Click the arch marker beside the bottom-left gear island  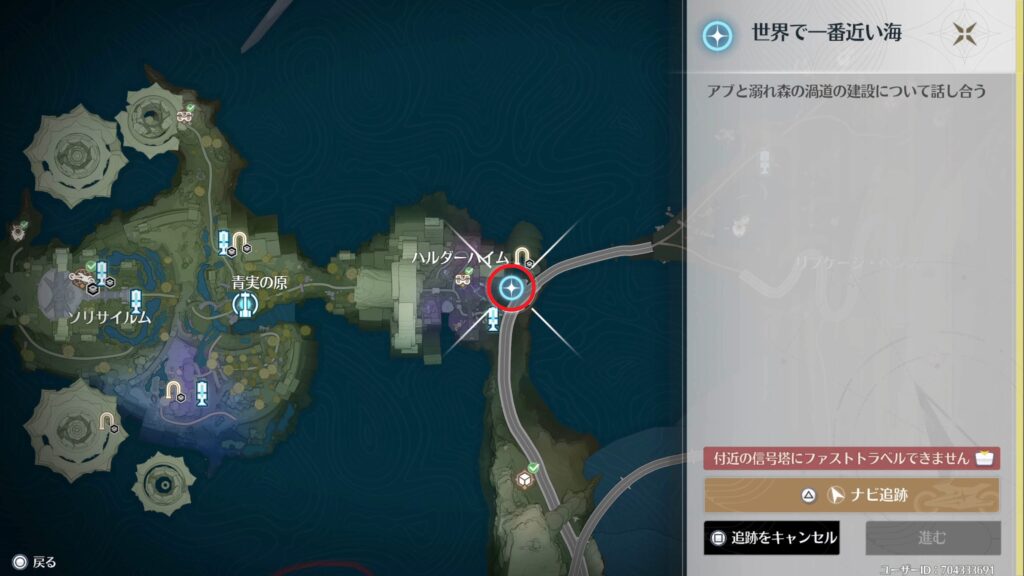[107, 420]
